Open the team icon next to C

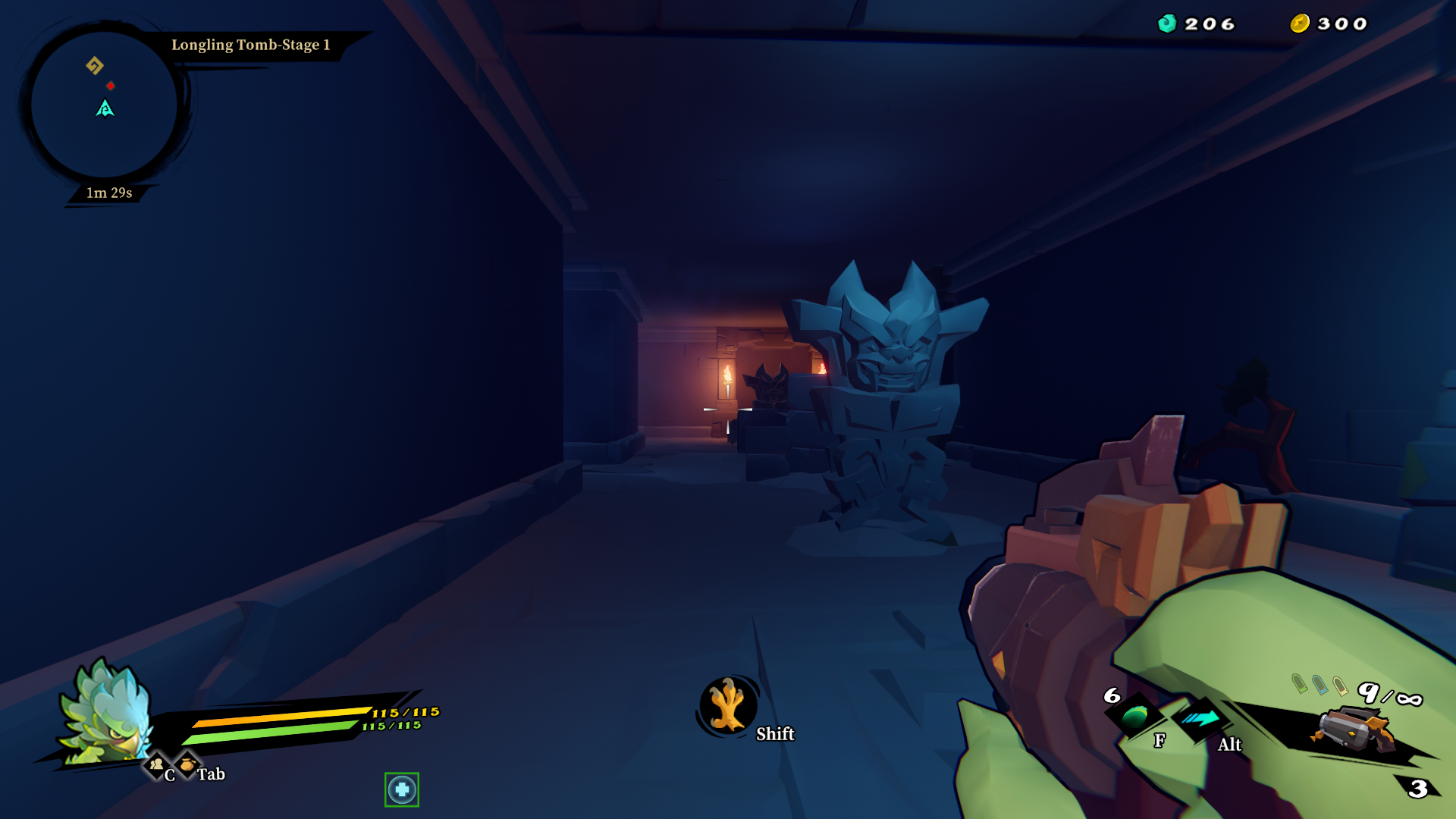(x=157, y=764)
